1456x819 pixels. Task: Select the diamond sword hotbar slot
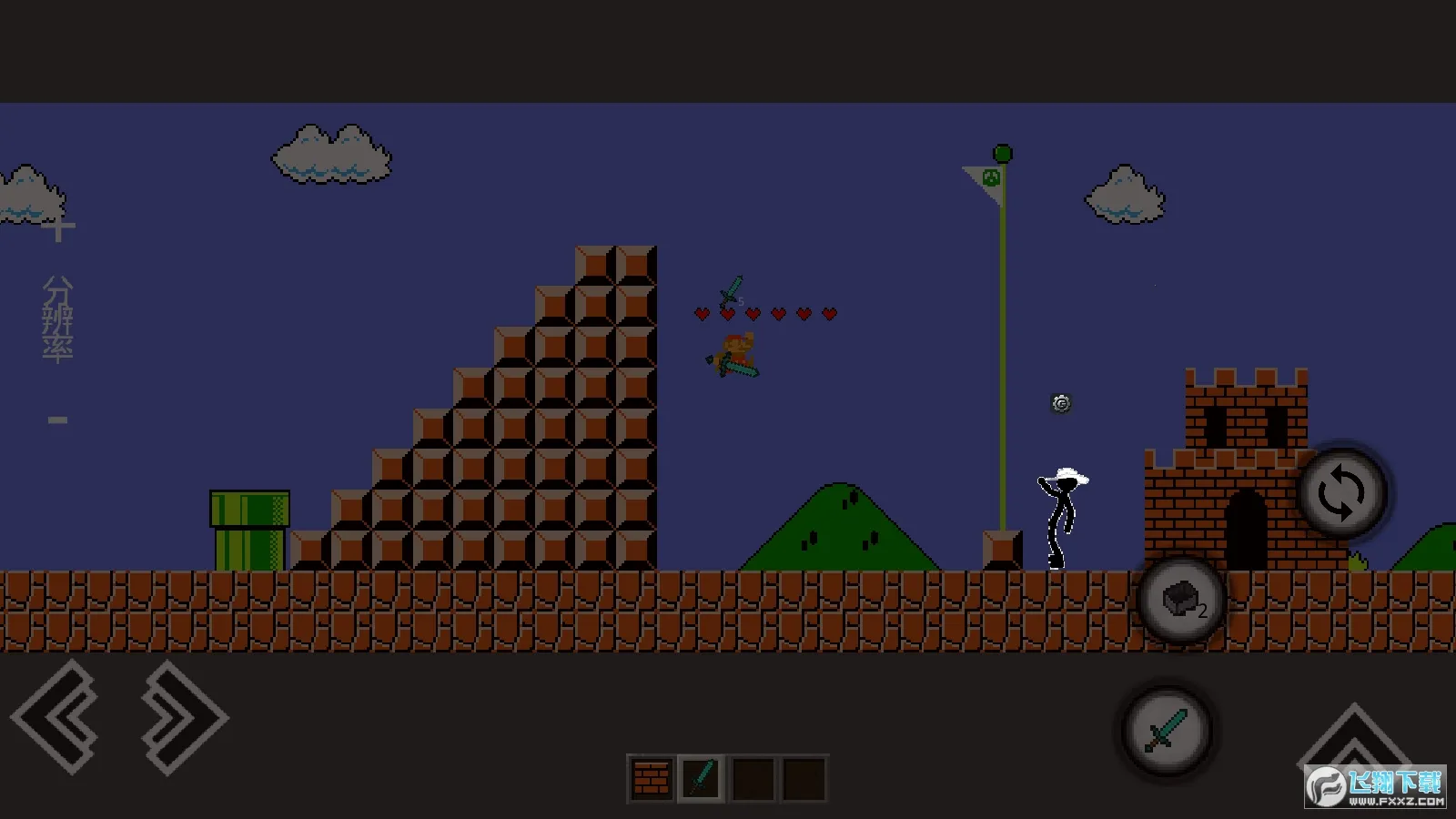701,779
